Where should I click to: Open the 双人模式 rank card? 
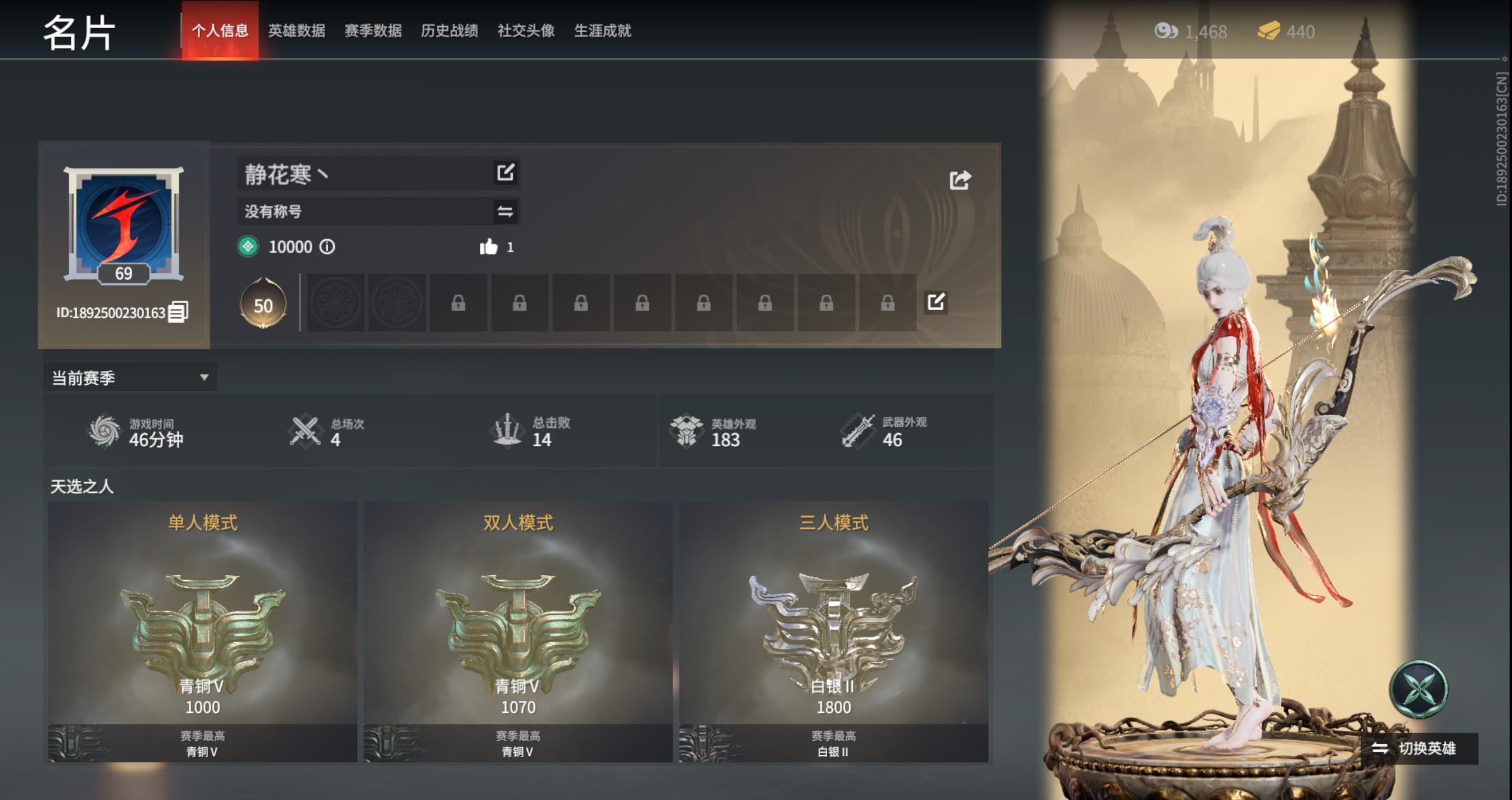(518, 630)
